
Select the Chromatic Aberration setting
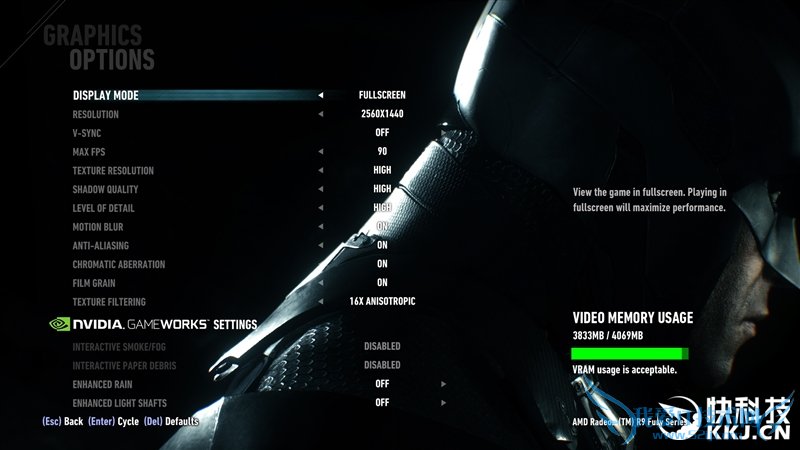pyautogui.click(x=119, y=265)
